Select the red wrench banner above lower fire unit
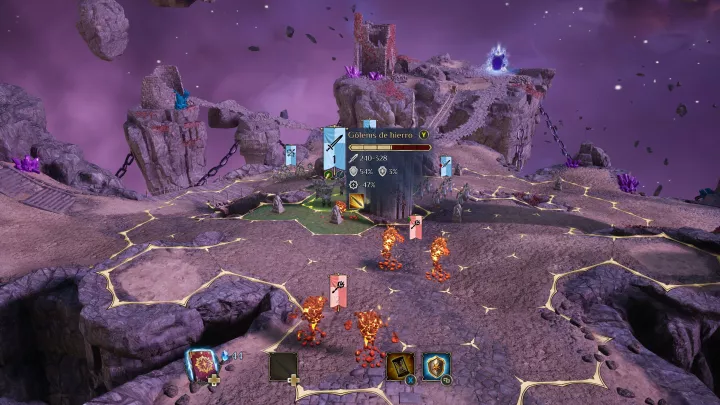The height and width of the screenshot is (405, 720). pos(339,290)
